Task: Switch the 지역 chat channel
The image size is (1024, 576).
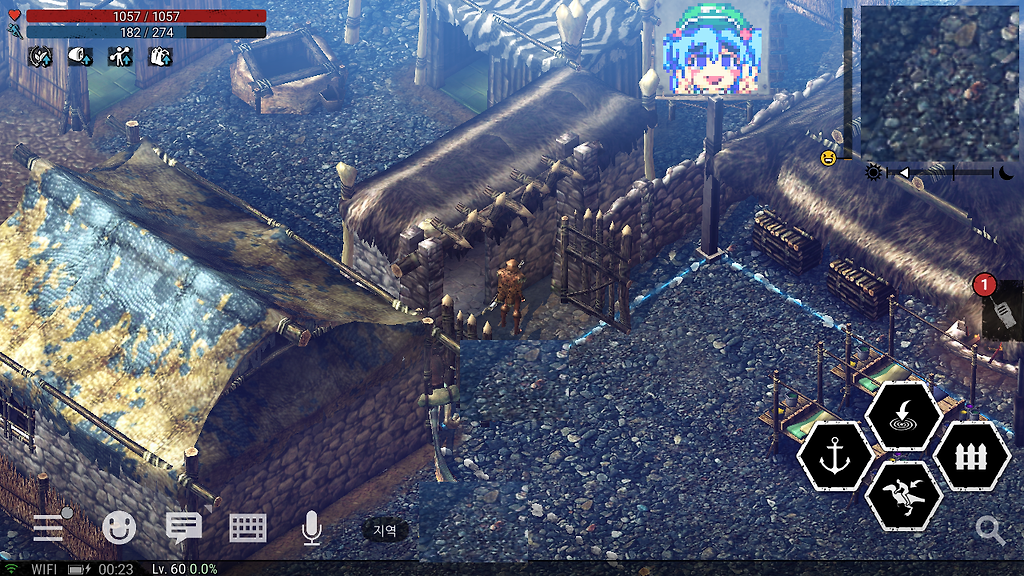Action: pos(385,531)
